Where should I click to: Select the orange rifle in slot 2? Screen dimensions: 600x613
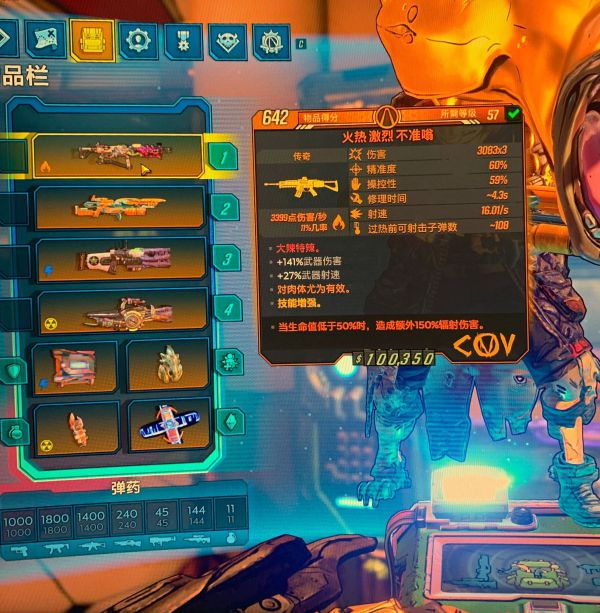point(120,207)
